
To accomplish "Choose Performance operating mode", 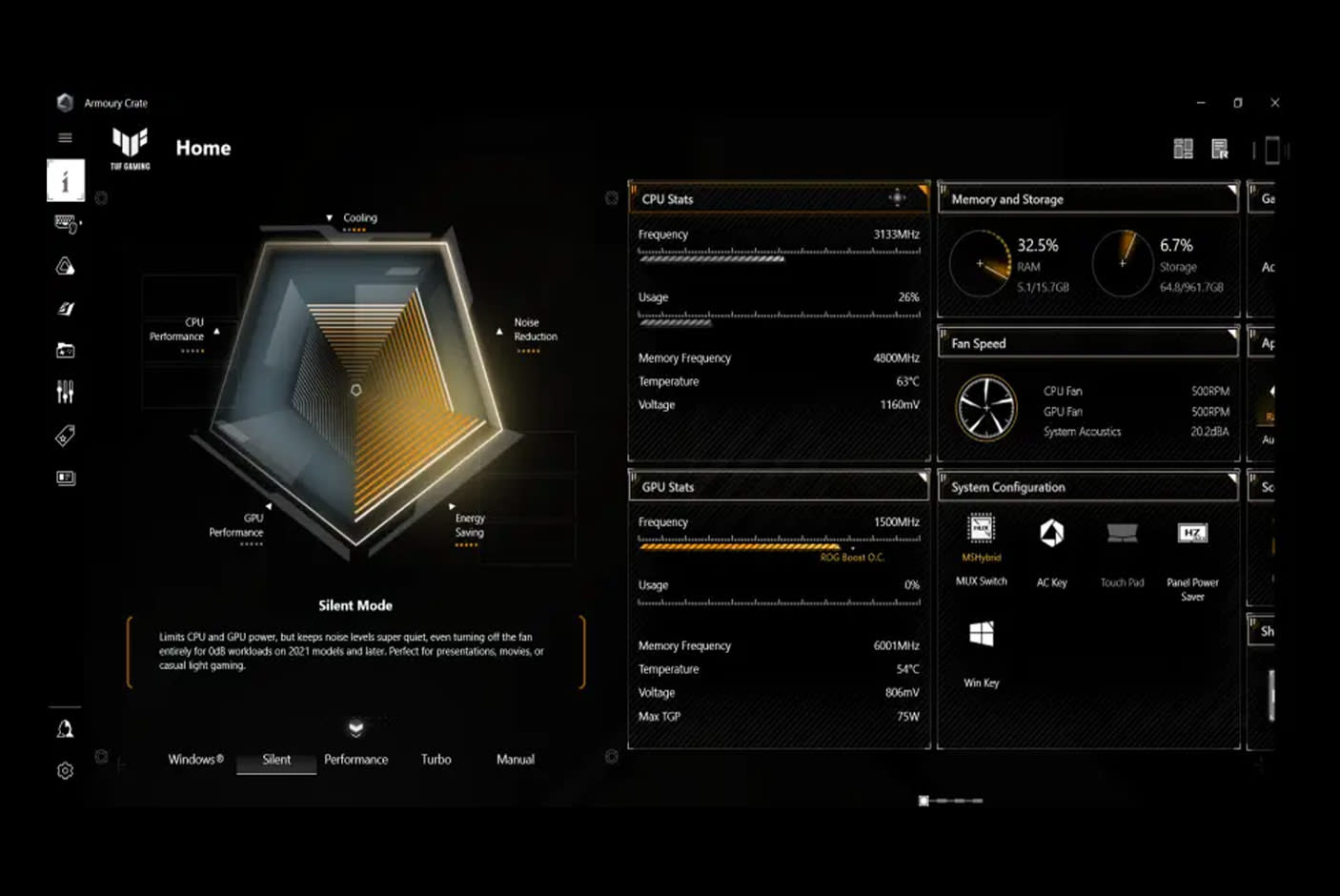I will (355, 759).
